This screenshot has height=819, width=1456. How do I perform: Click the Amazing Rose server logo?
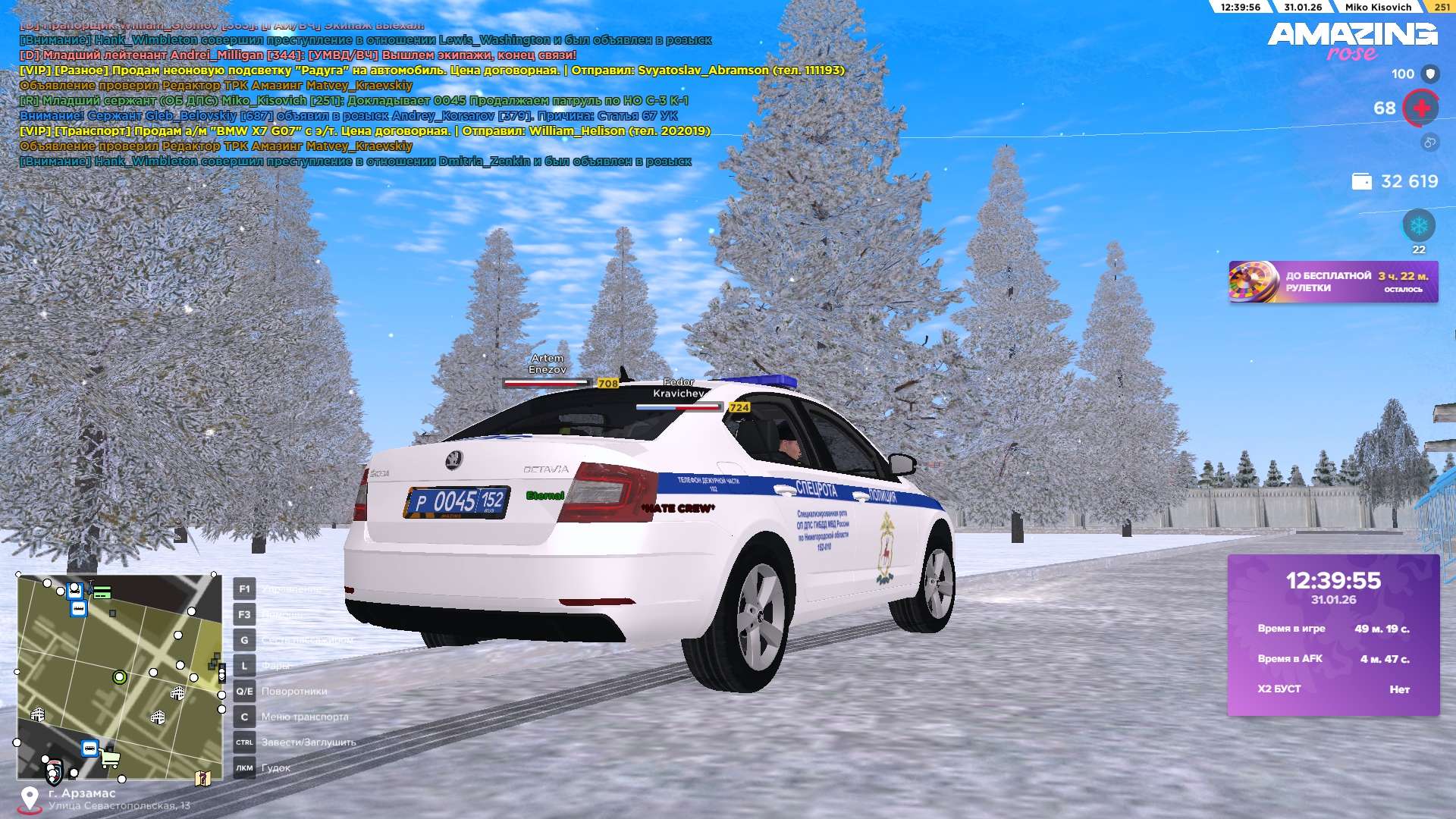click(1352, 41)
